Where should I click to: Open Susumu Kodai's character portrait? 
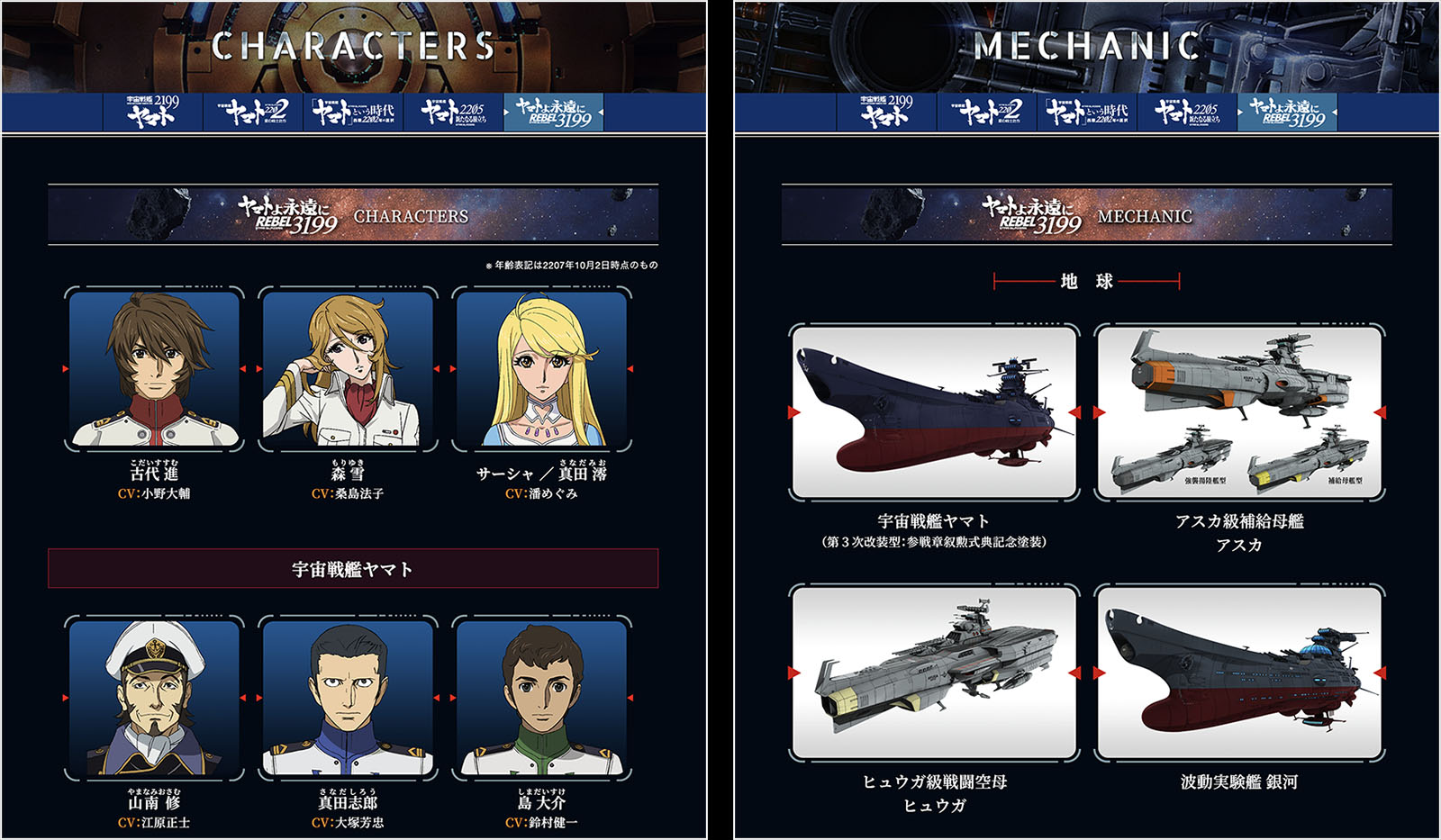point(154,369)
